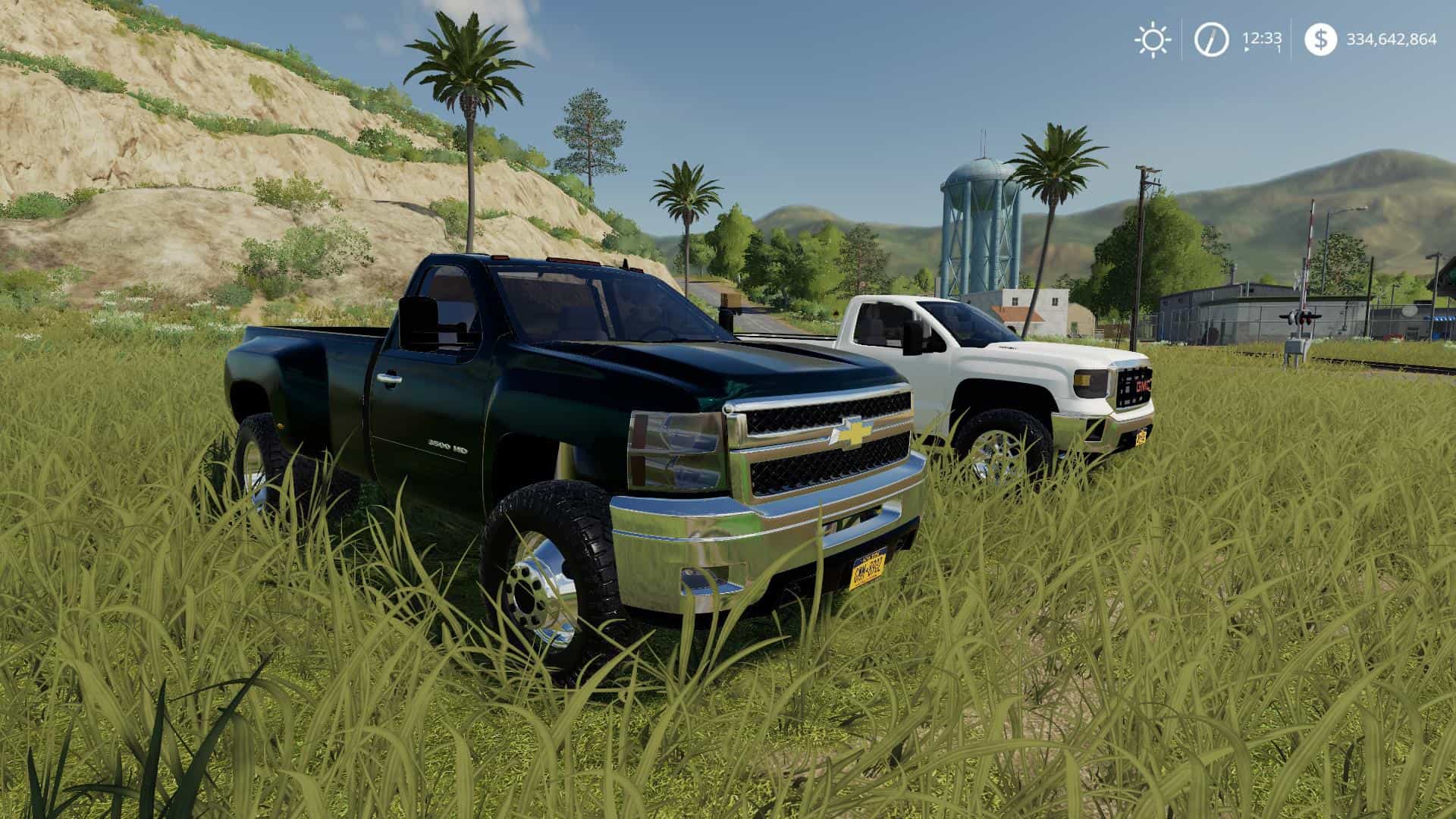Click the sunny weather icon

[x=1152, y=39]
